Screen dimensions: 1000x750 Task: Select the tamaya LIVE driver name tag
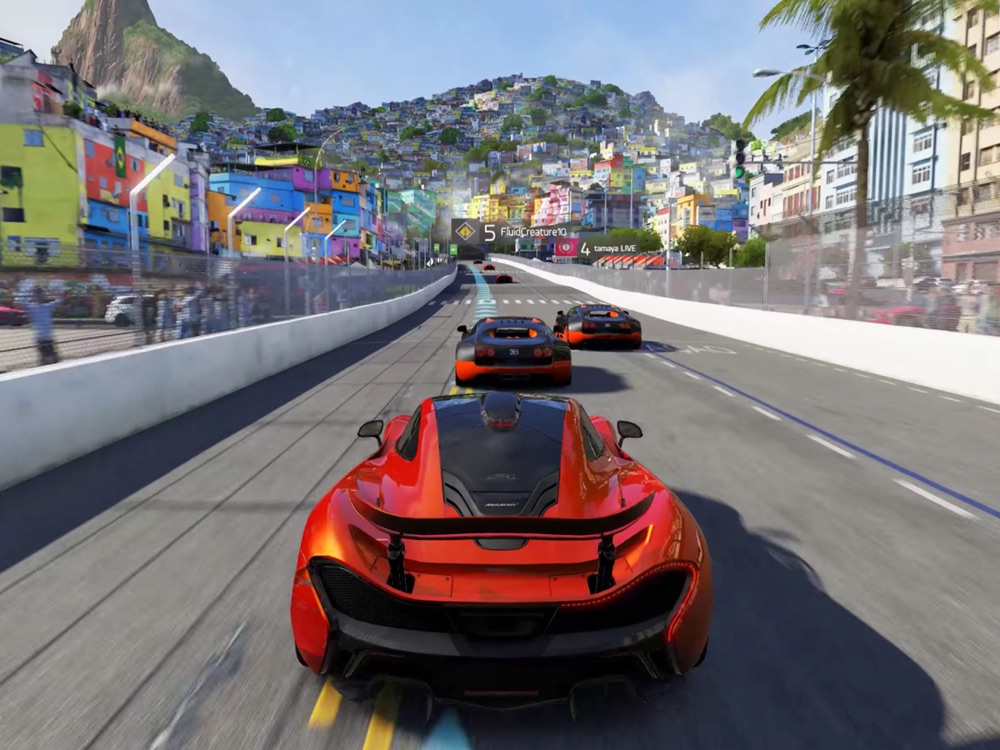coord(612,246)
